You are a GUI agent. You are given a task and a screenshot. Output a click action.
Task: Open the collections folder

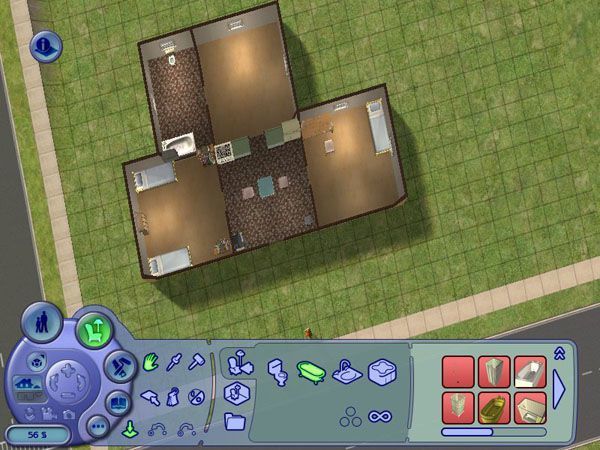click(x=236, y=421)
